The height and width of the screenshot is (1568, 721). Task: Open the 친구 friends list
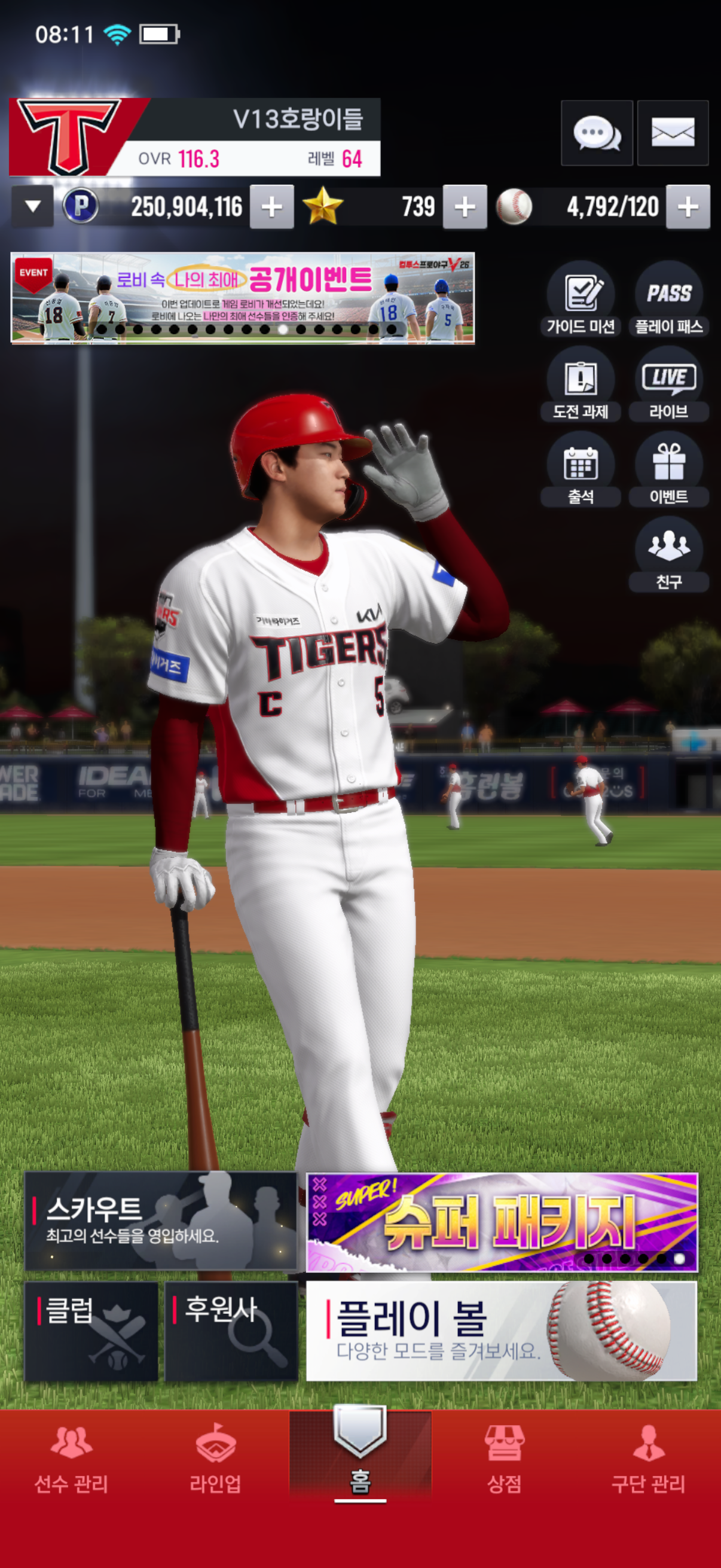[x=668, y=554]
